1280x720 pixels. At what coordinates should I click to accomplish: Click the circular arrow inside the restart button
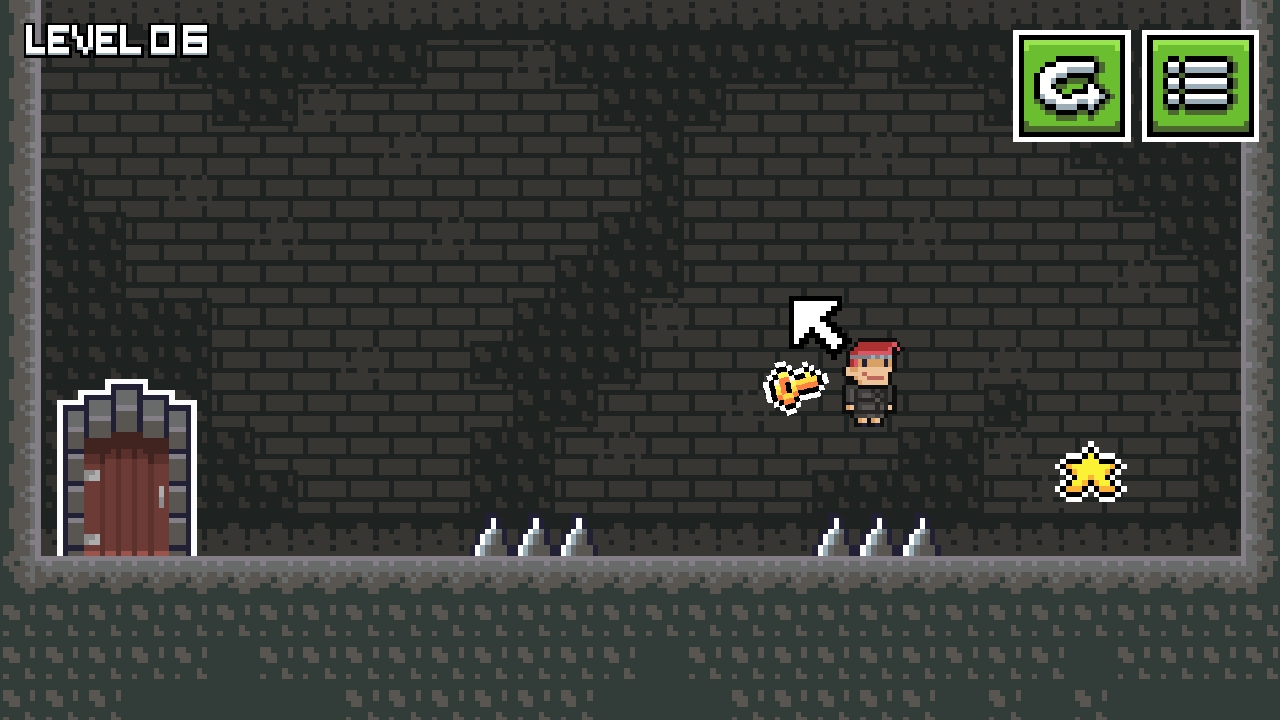pos(1073,88)
